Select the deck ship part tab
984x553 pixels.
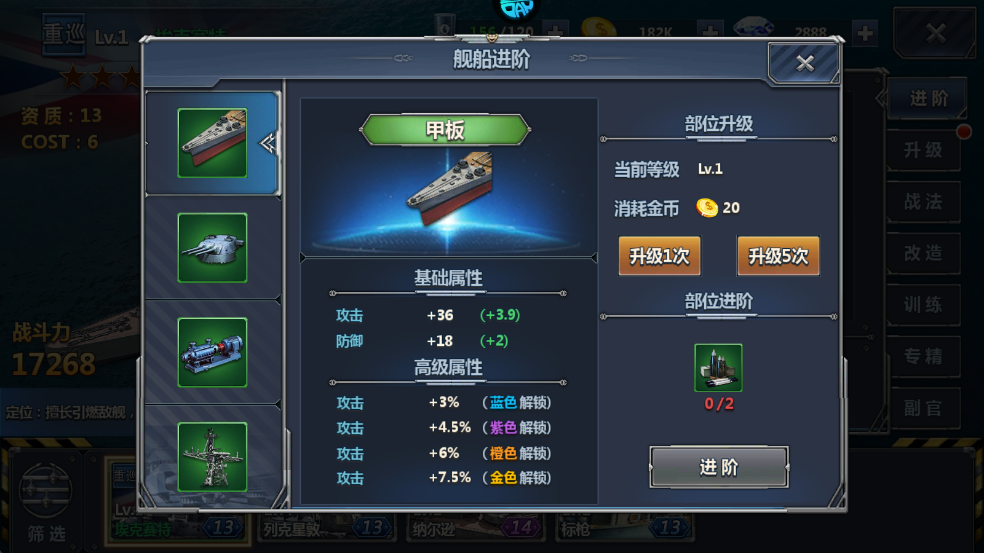(x=212, y=143)
